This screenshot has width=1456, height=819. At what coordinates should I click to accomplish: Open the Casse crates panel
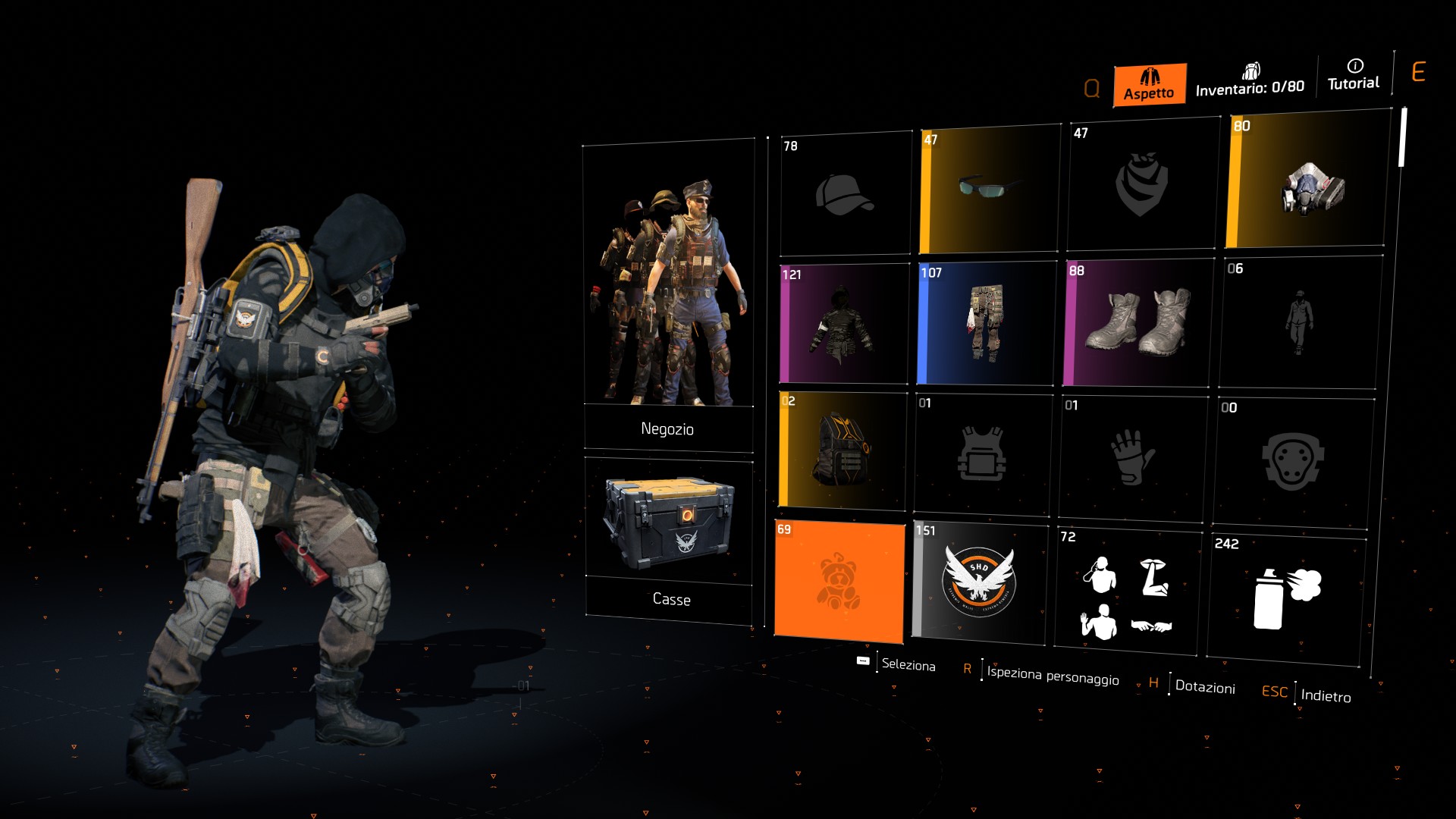669,540
